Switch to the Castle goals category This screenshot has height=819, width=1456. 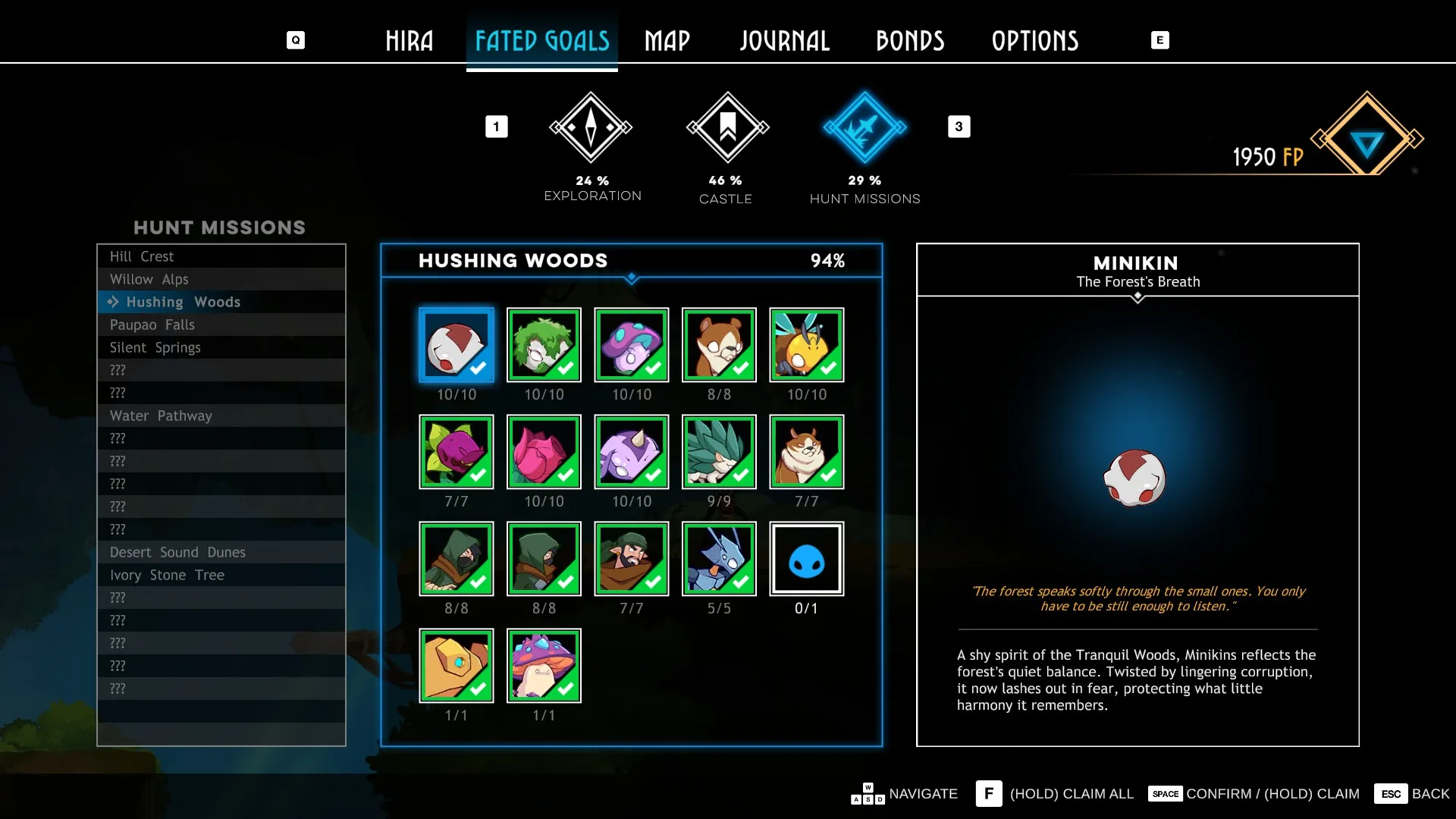[727, 127]
